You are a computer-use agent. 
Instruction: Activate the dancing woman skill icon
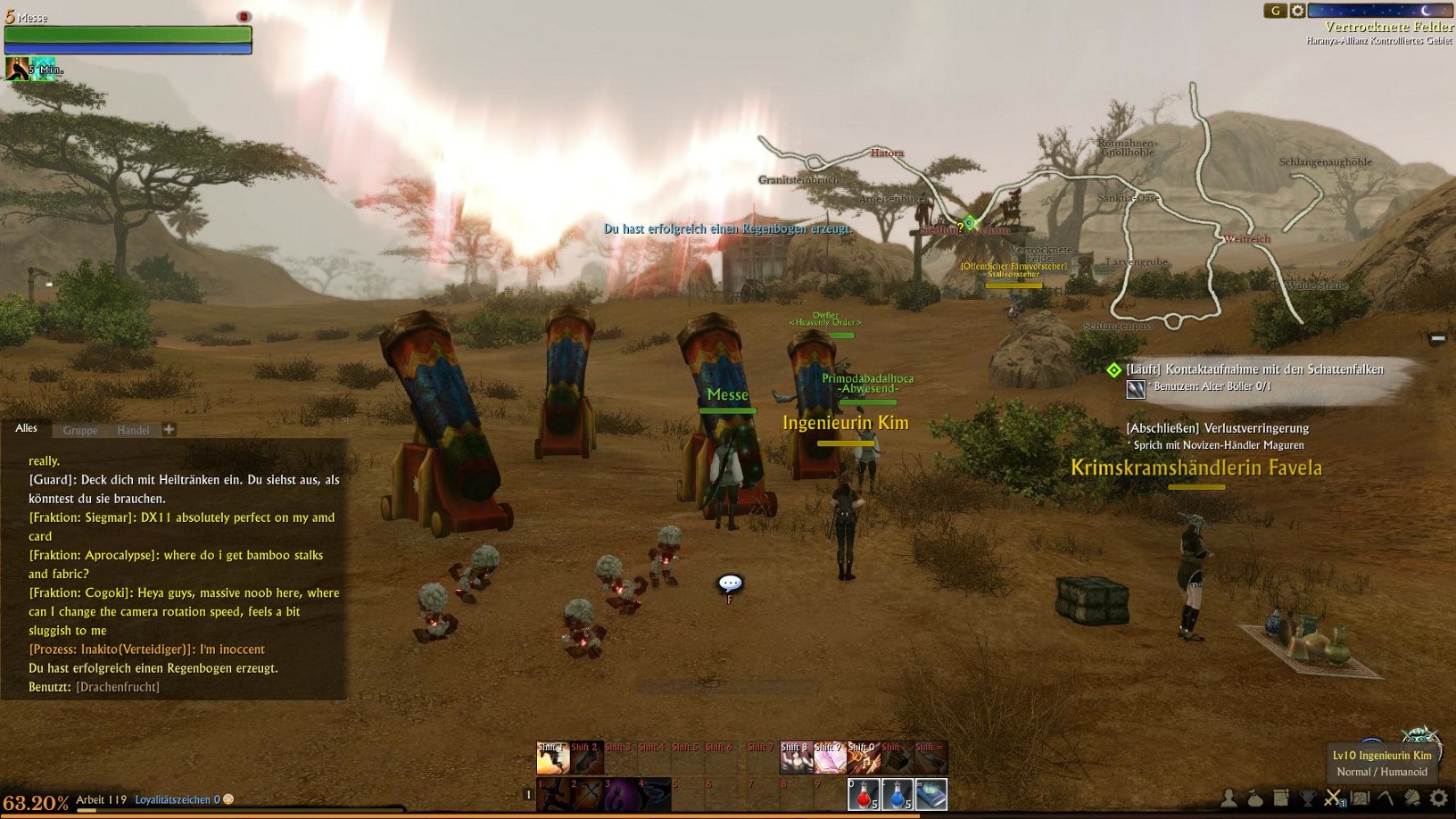[795, 758]
